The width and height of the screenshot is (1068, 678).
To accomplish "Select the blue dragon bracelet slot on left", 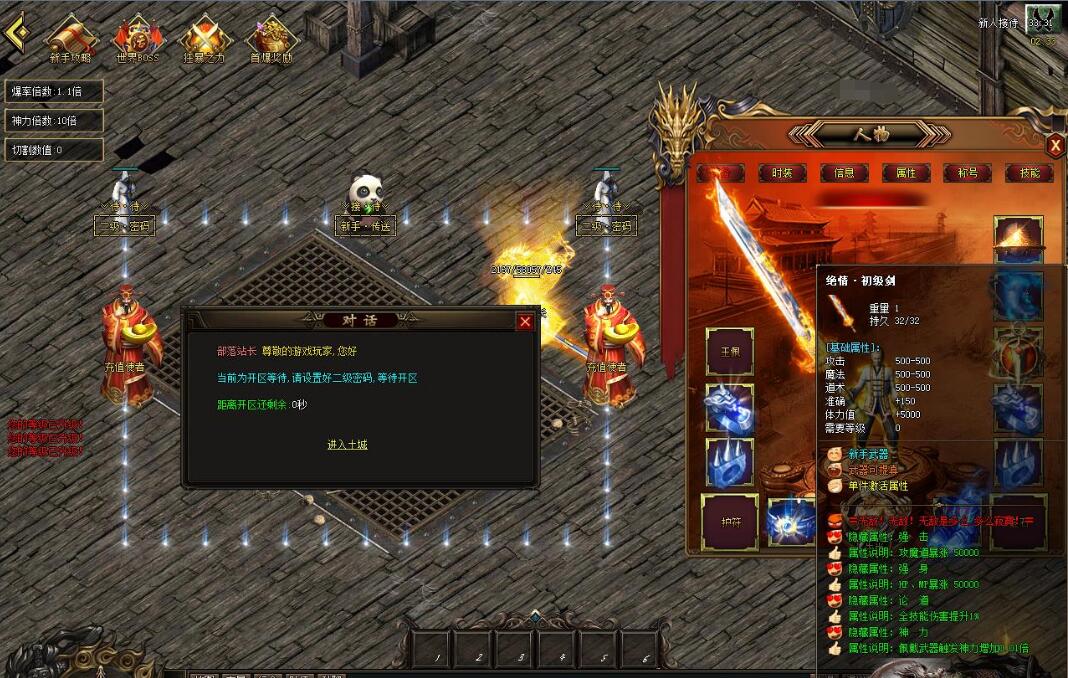I will pos(730,408).
